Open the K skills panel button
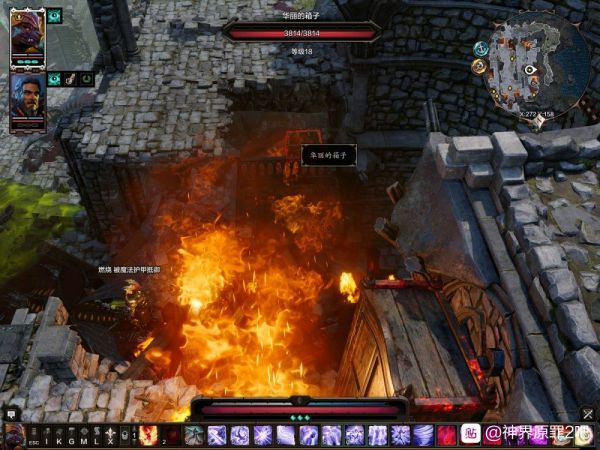Viewport: 600px width, 450px height. 59,436
